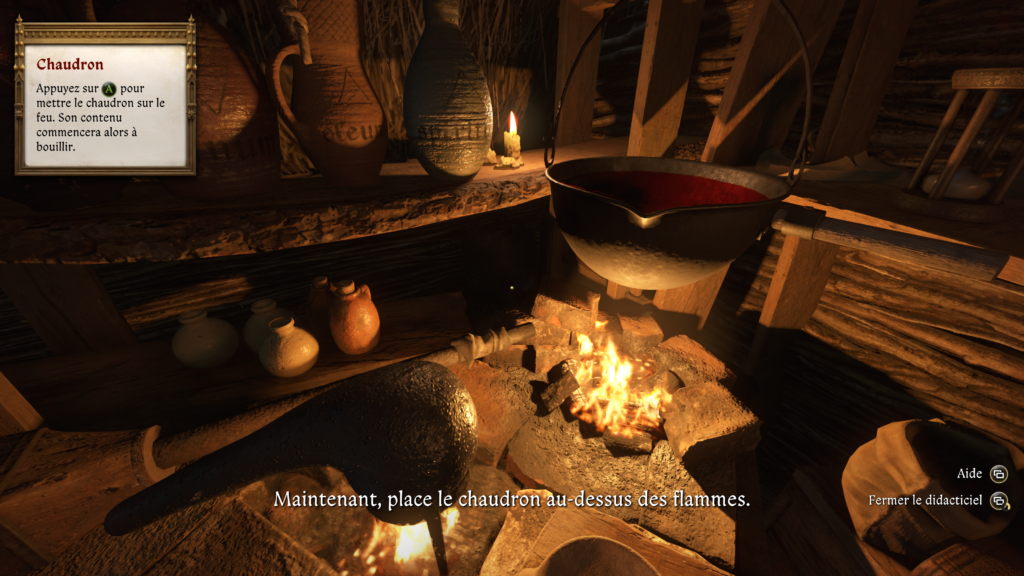1024x576 pixels.
Task: Select the Chaudron tutorial hint panel
Action: click(105, 97)
